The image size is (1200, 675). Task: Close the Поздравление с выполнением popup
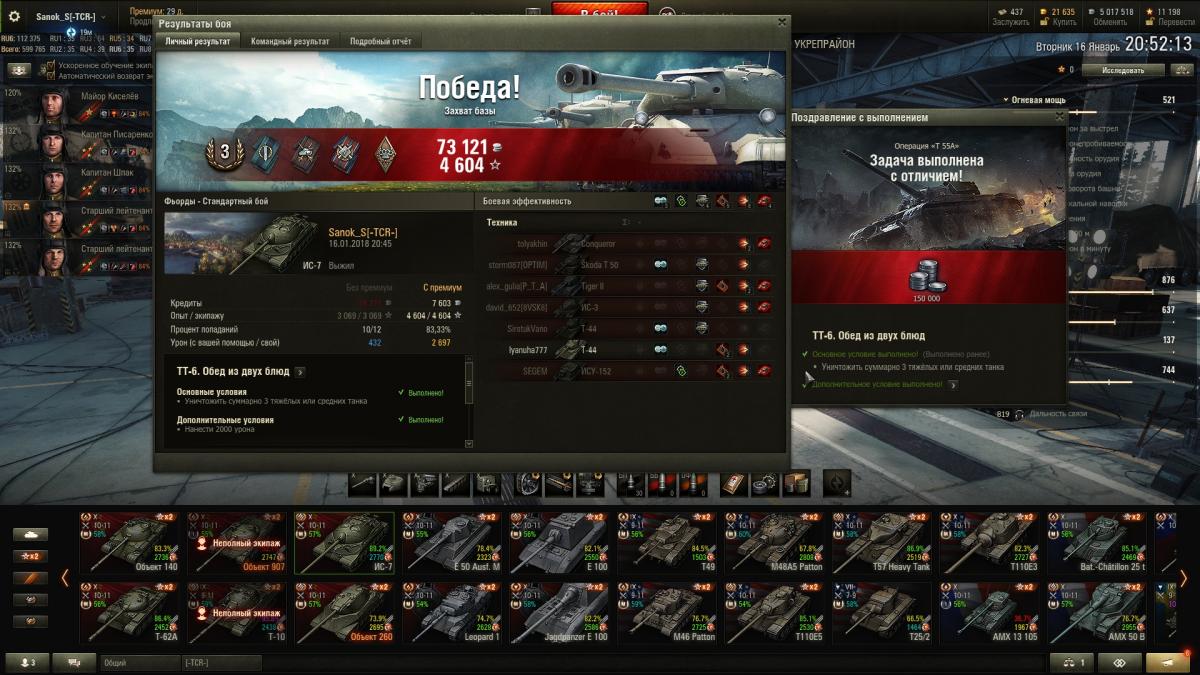pyautogui.click(x=1059, y=117)
